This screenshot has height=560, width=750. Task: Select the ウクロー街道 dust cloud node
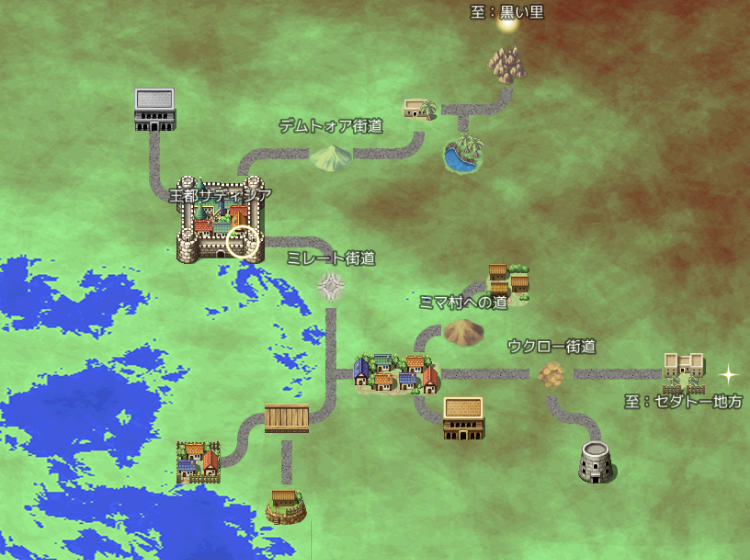click(x=551, y=374)
